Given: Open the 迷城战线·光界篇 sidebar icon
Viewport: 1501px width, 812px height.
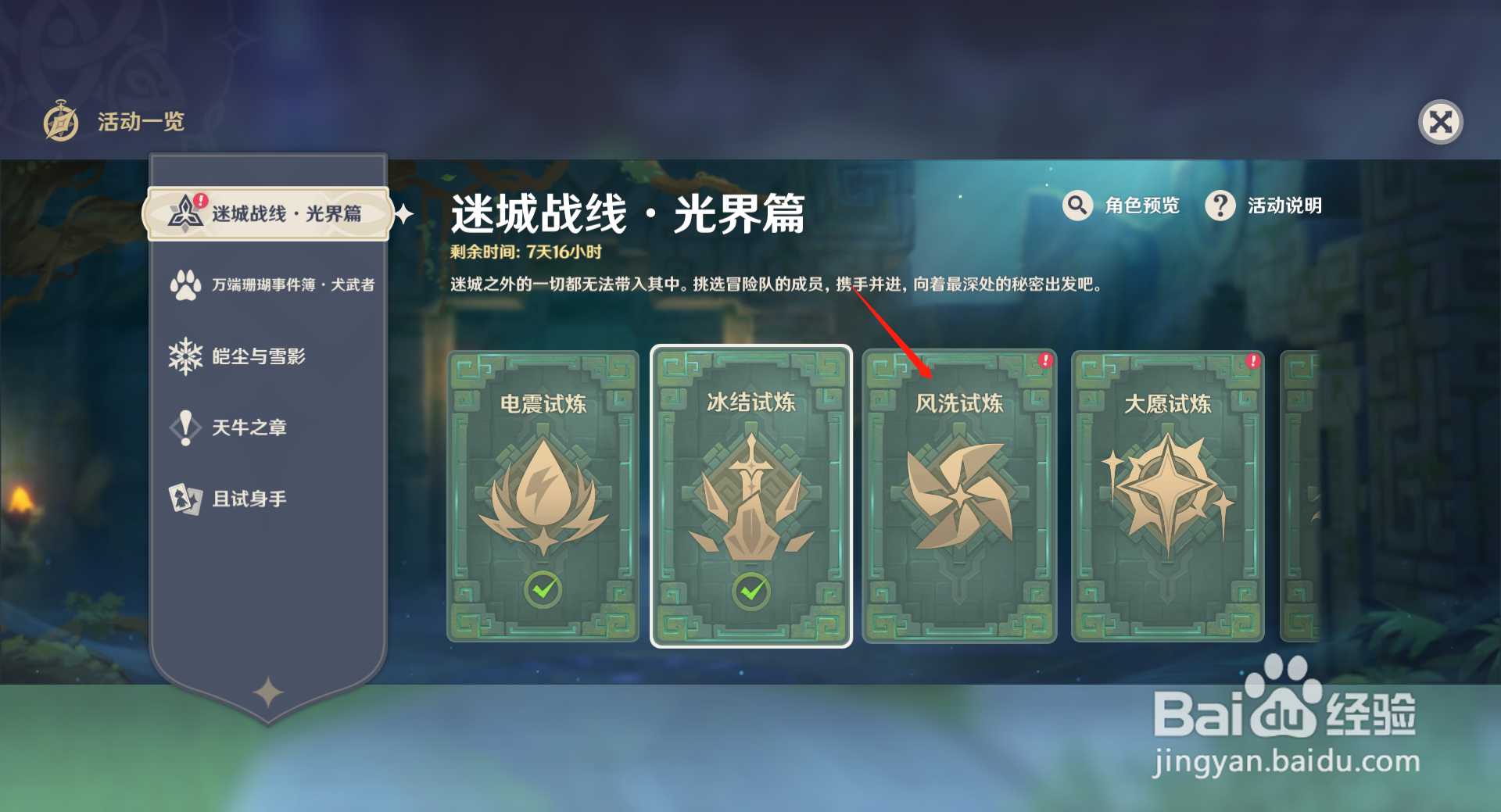Looking at the screenshot, I should tap(185, 212).
